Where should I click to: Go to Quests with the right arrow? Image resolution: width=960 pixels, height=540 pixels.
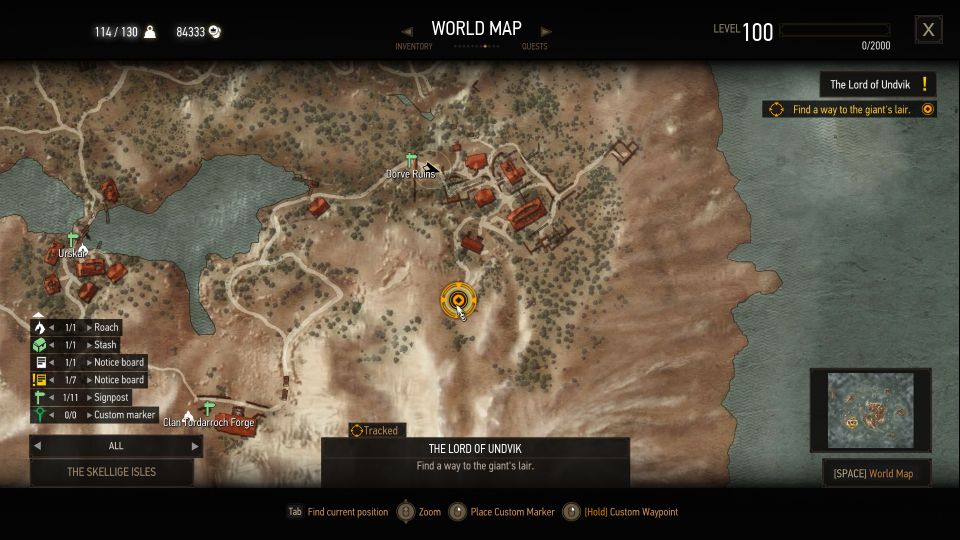tap(545, 32)
